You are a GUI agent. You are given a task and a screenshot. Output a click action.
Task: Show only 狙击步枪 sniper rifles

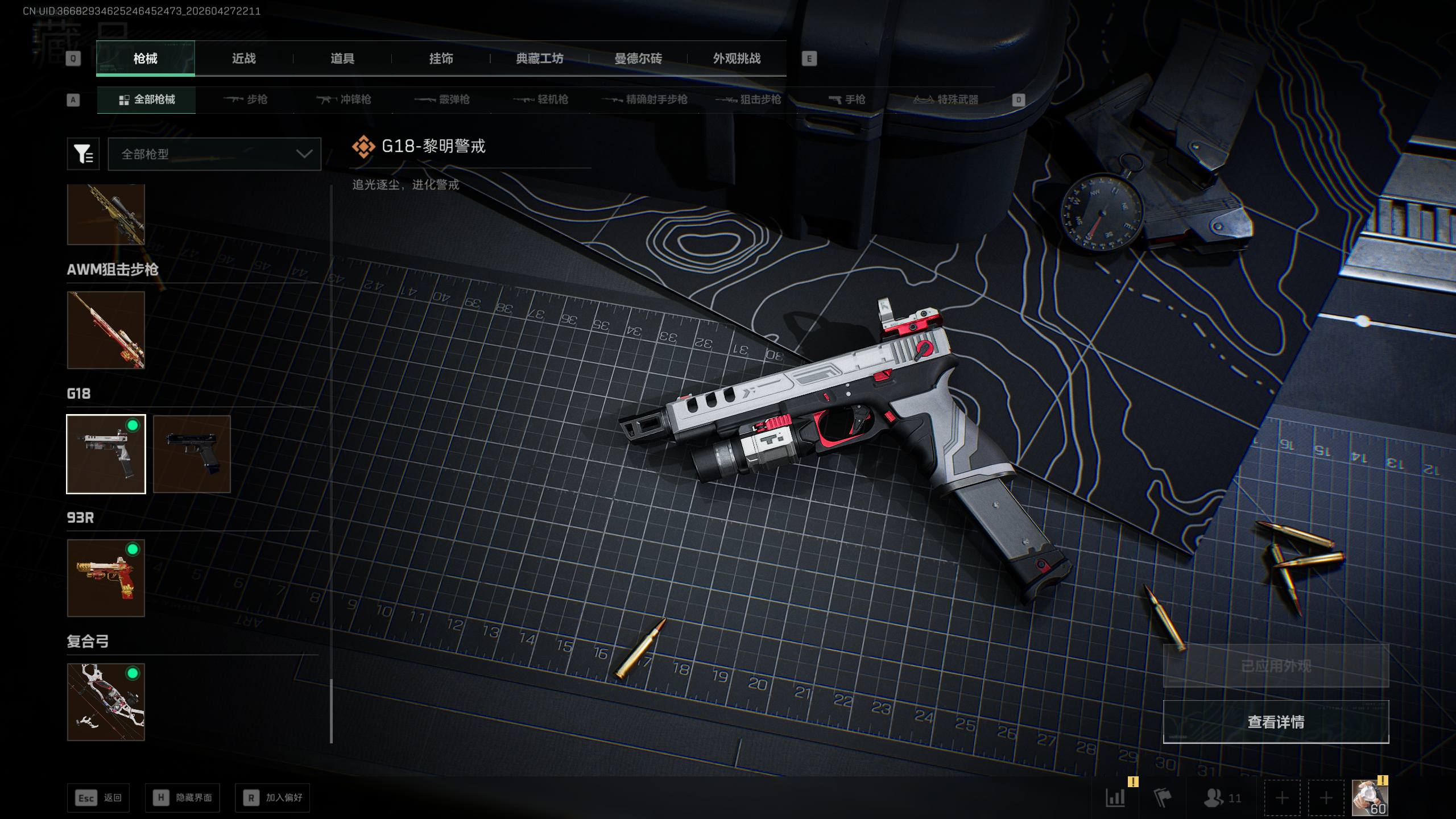pyautogui.click(x=748, y=100)
